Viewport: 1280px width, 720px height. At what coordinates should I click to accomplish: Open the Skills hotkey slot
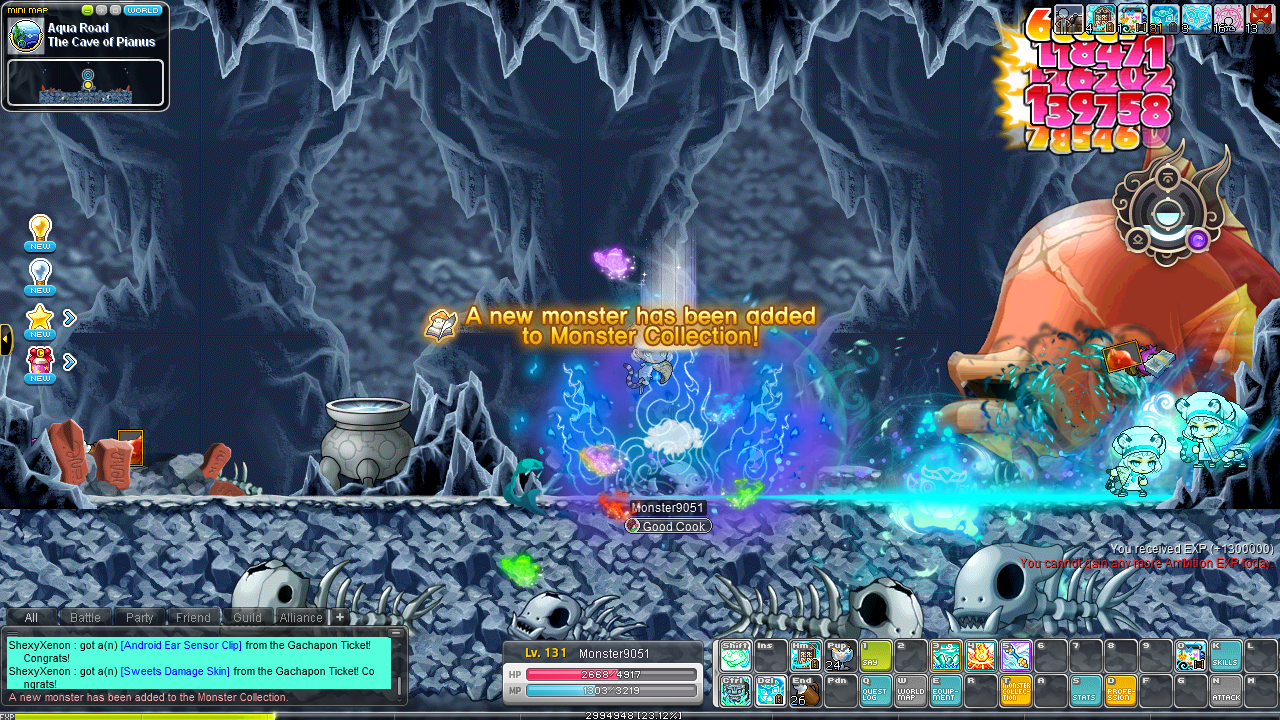1225,655
